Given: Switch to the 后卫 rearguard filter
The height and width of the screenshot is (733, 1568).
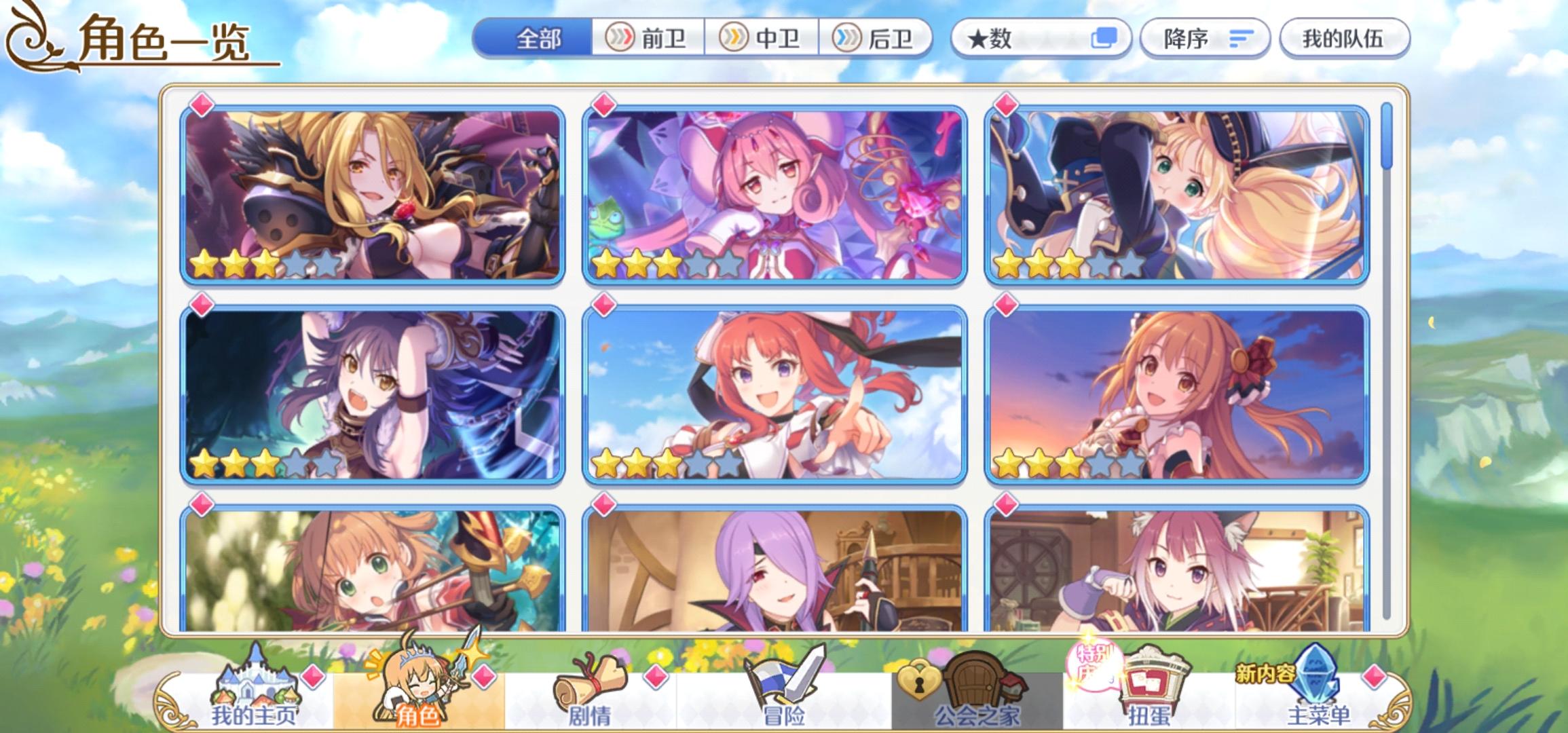Looking at the screenshot, I should 880,39.
